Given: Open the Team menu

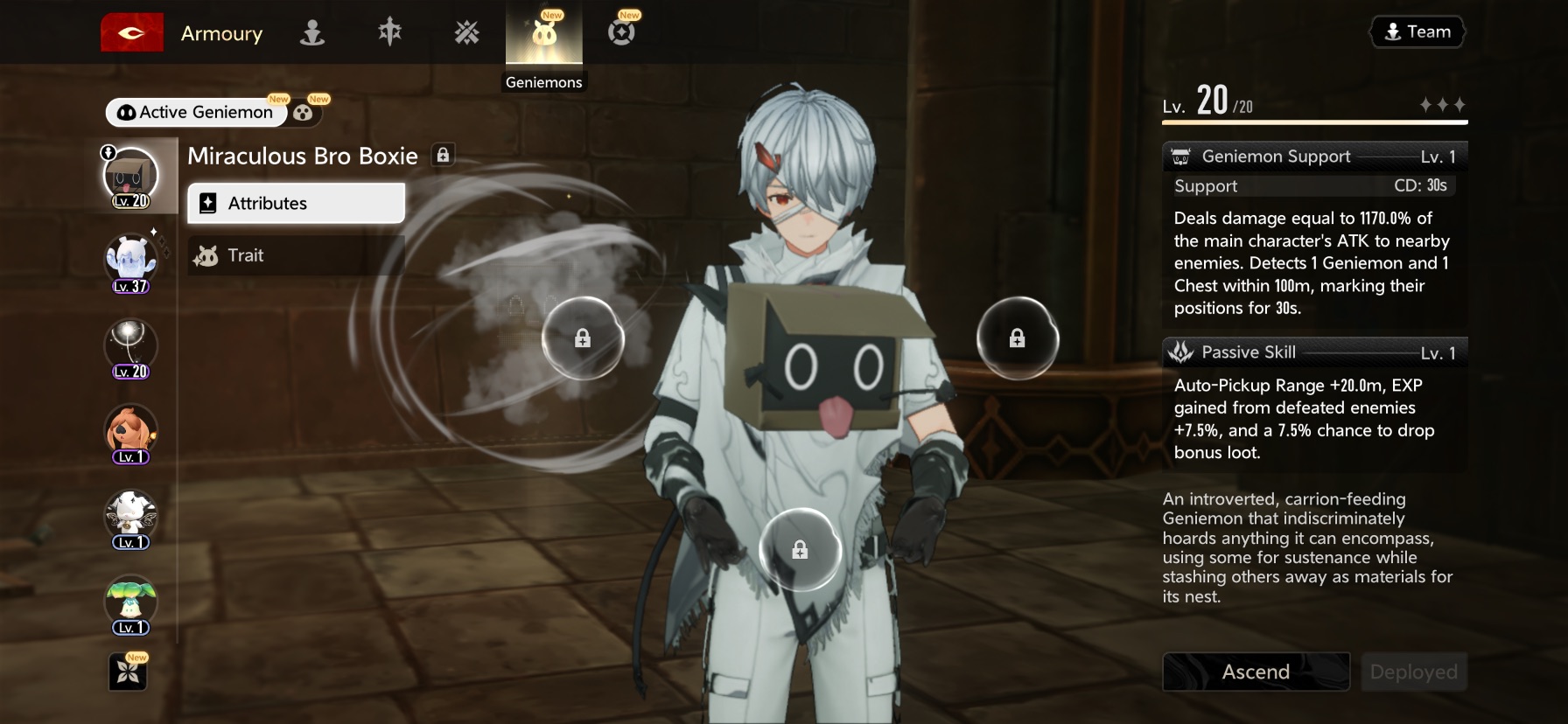Looking at the screenshot, I should tap(1417, 32).
